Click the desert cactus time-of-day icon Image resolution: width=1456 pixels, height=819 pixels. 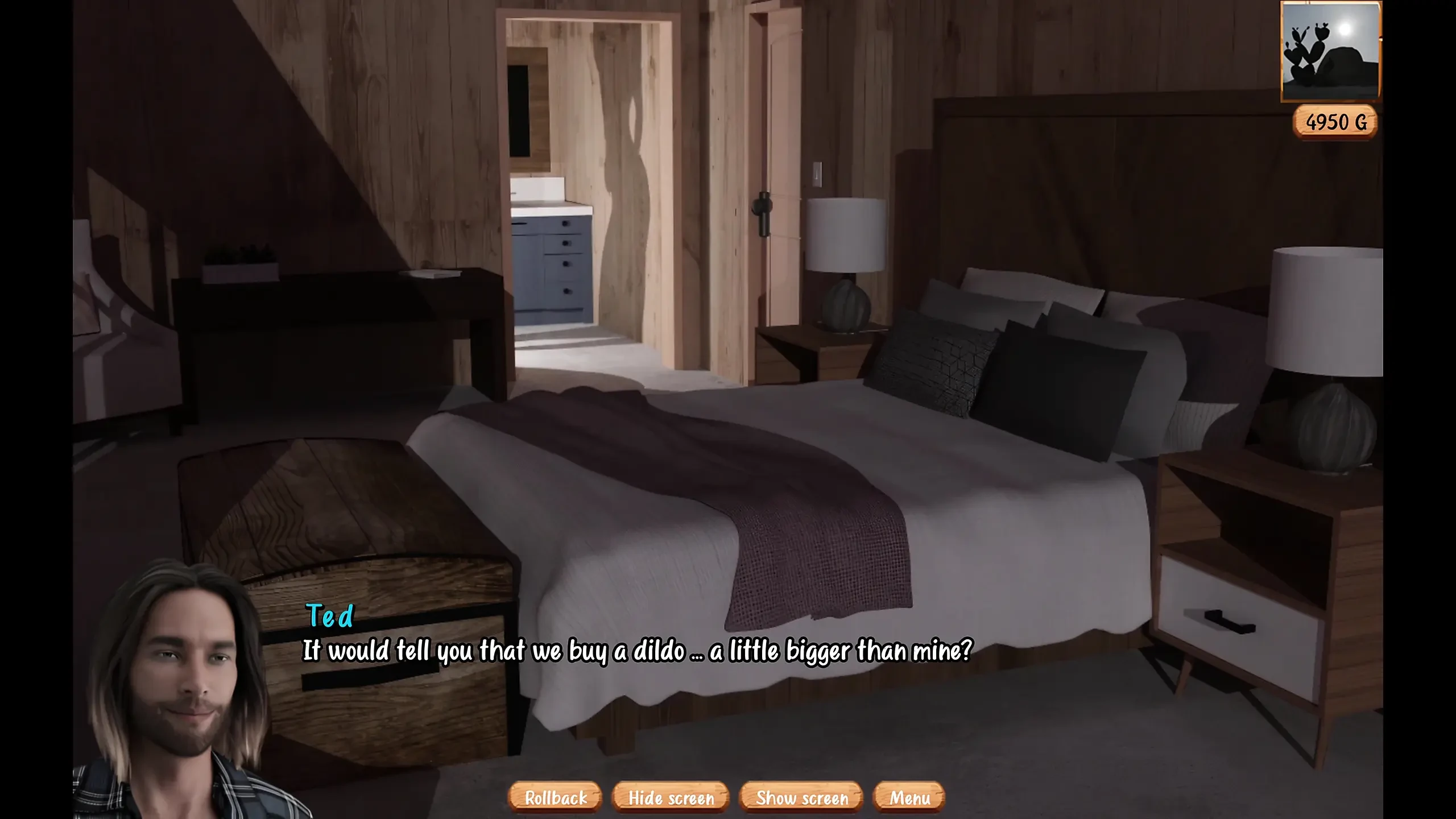(1330, 51)
